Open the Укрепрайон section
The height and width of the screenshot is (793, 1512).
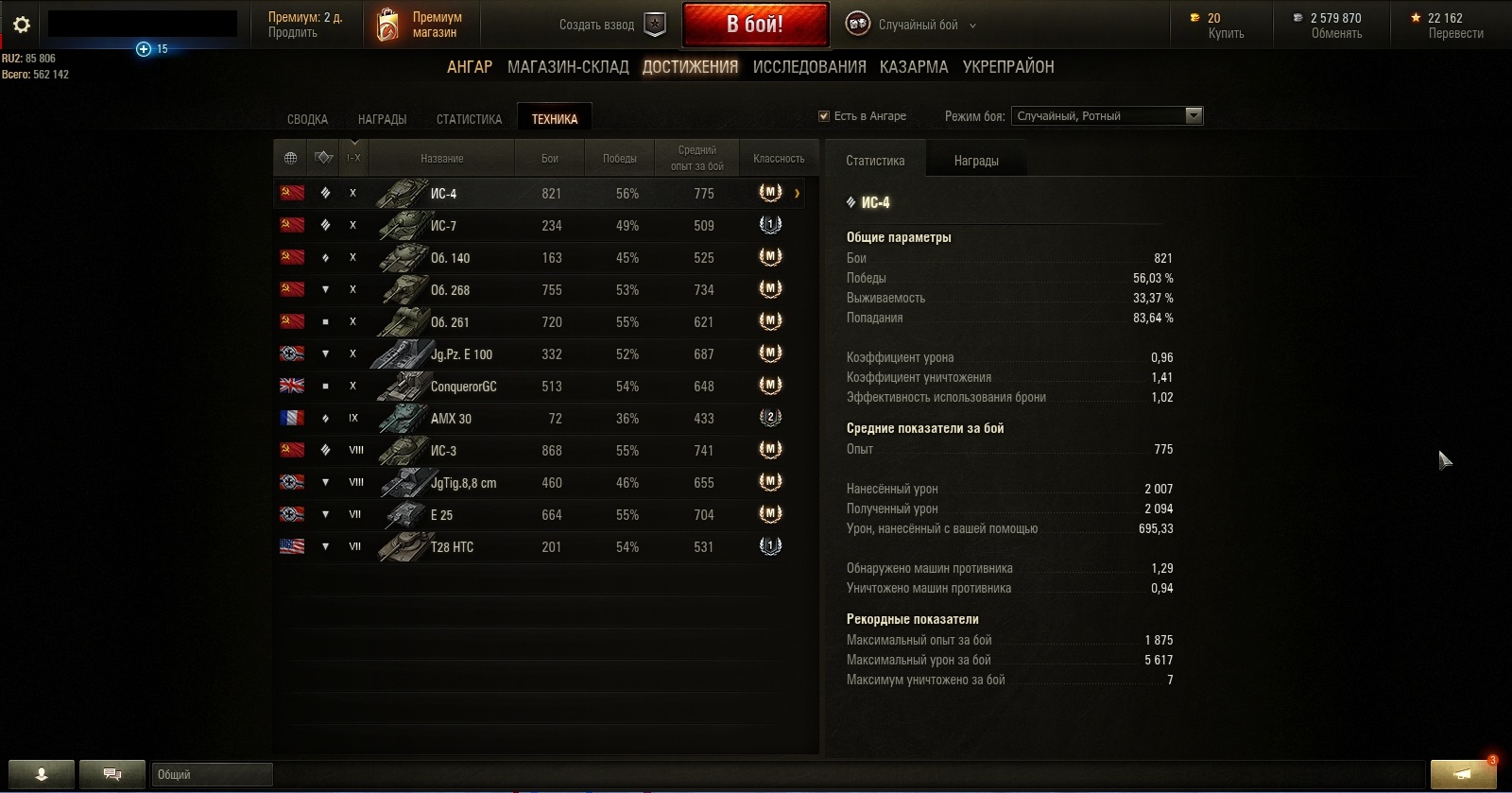[x=1008, y=67]
